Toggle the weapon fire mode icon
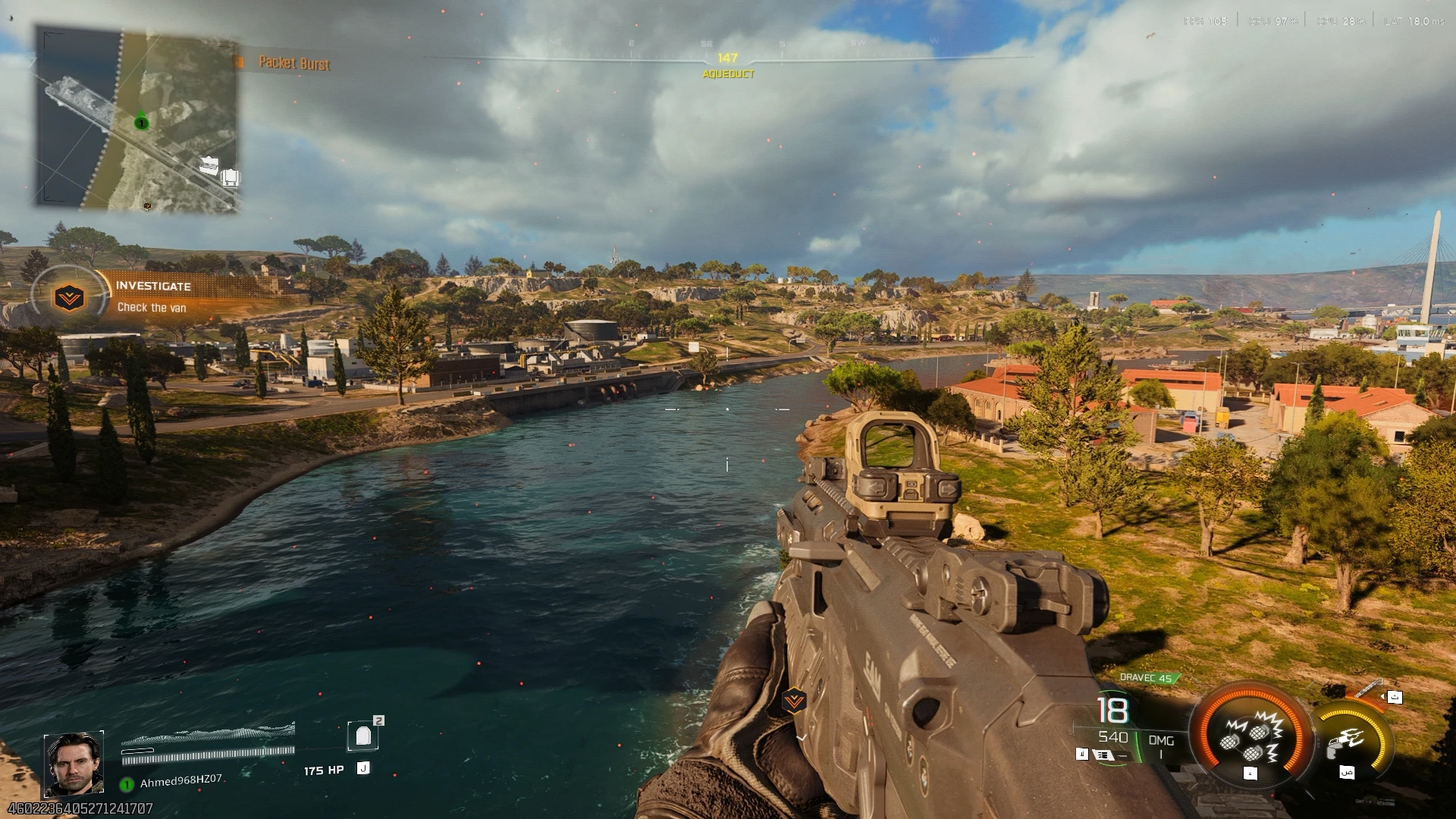This screenshot has height=819, width=1456. pyautogui.click(x=1103, y=755)
